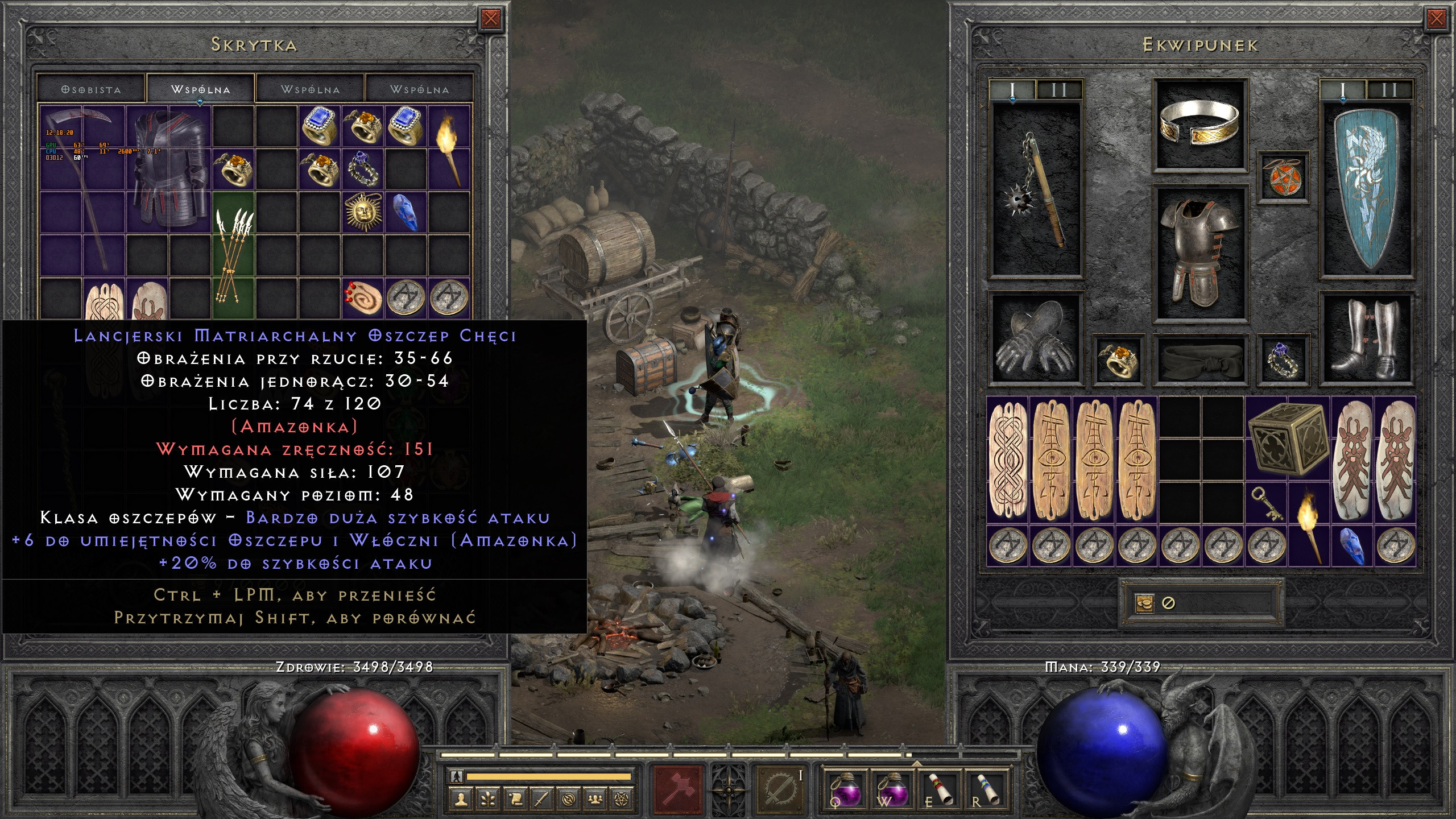Select the equipped gauntlets slot
1456x819 pixels.
point(1035,338)
